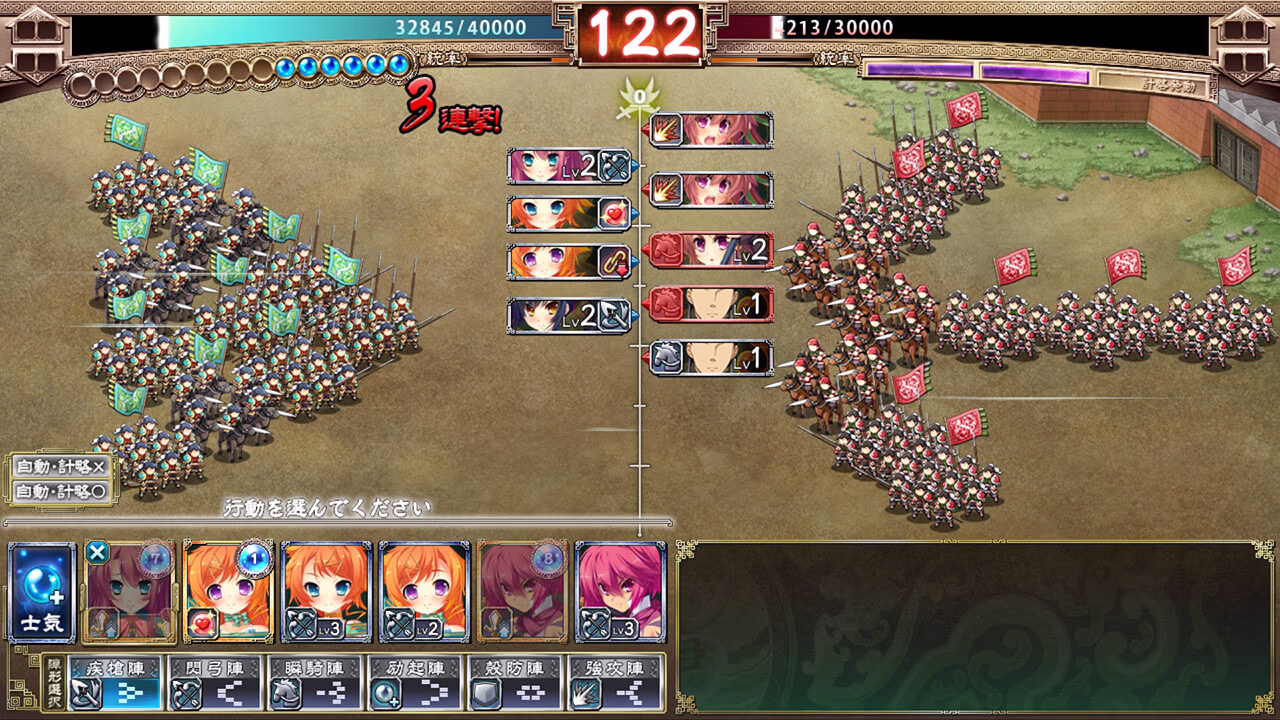Choose the 殻防陣 shield formation
This screenshot has width=1280, height=720.
(x=515, y=682)
